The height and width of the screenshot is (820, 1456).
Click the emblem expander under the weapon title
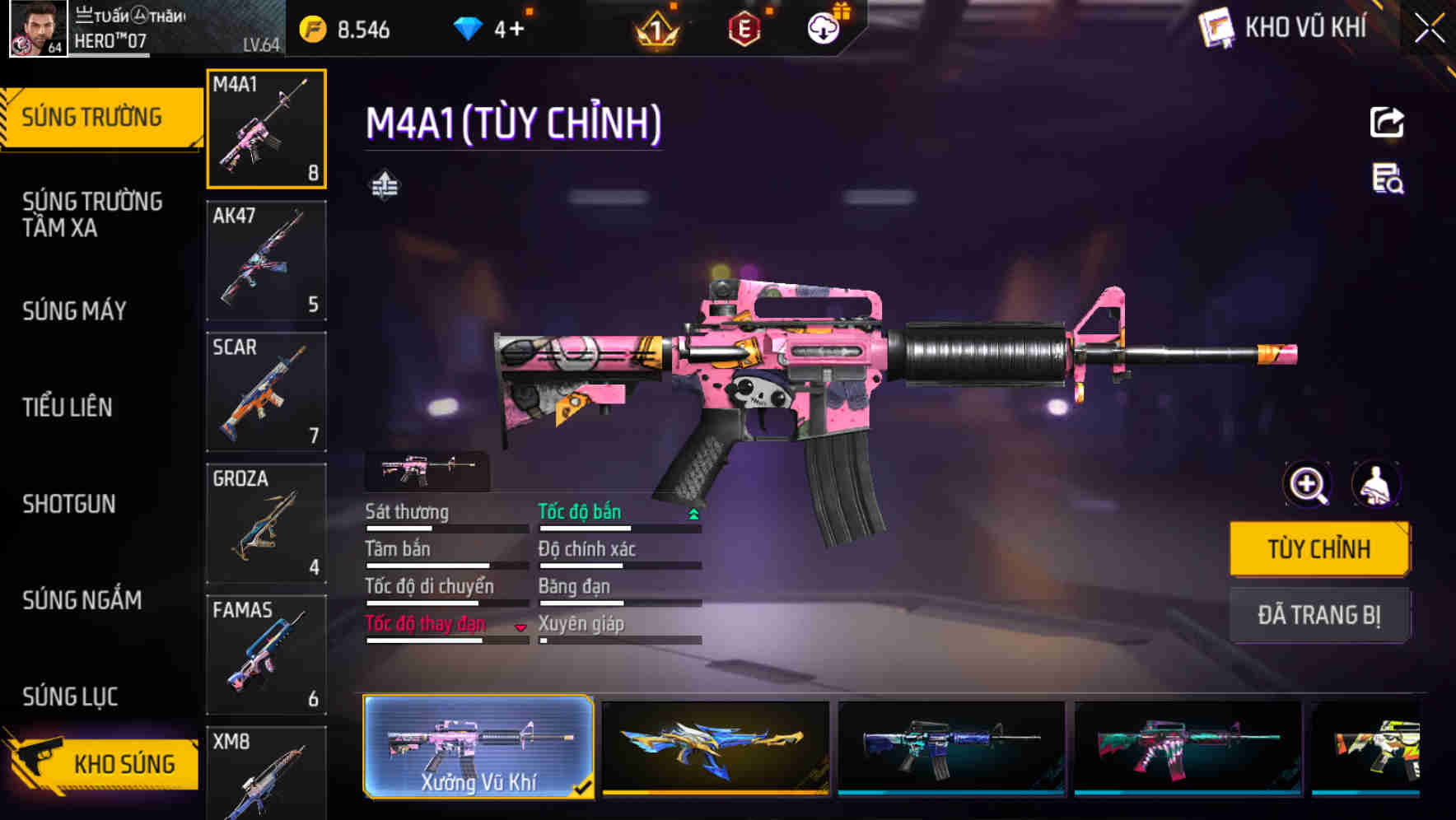386,183
